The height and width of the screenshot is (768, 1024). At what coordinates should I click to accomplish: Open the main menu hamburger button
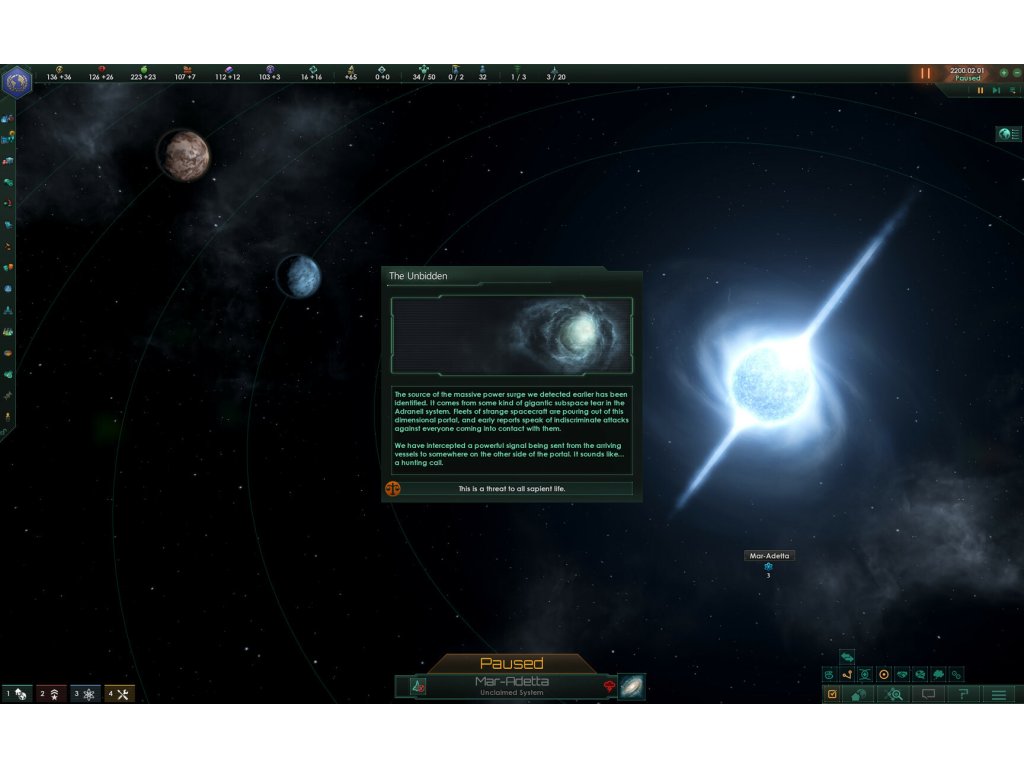pyautogui.click(x=998, y=694)
